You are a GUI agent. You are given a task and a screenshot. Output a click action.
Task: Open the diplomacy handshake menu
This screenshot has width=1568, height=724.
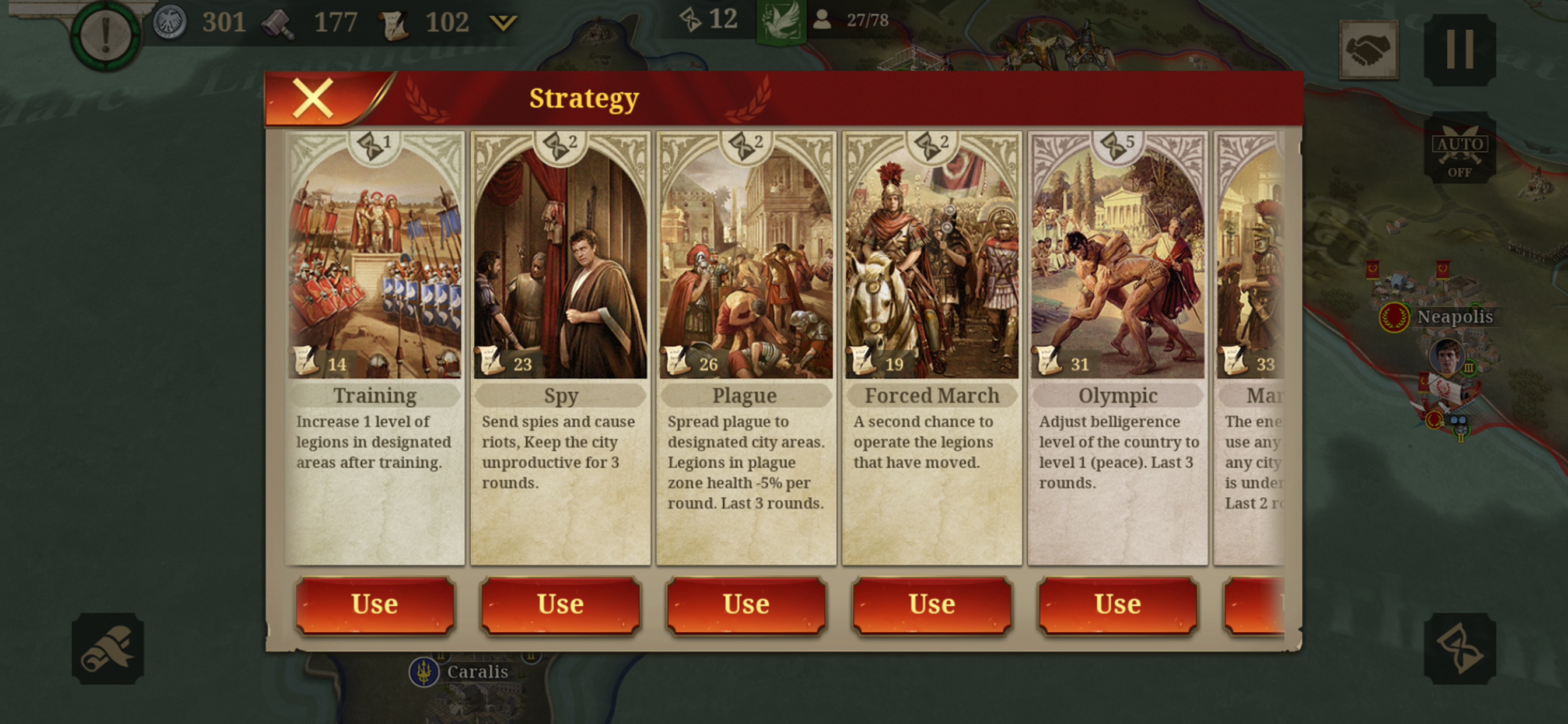pyautogui.click(x=1369, y=50)
